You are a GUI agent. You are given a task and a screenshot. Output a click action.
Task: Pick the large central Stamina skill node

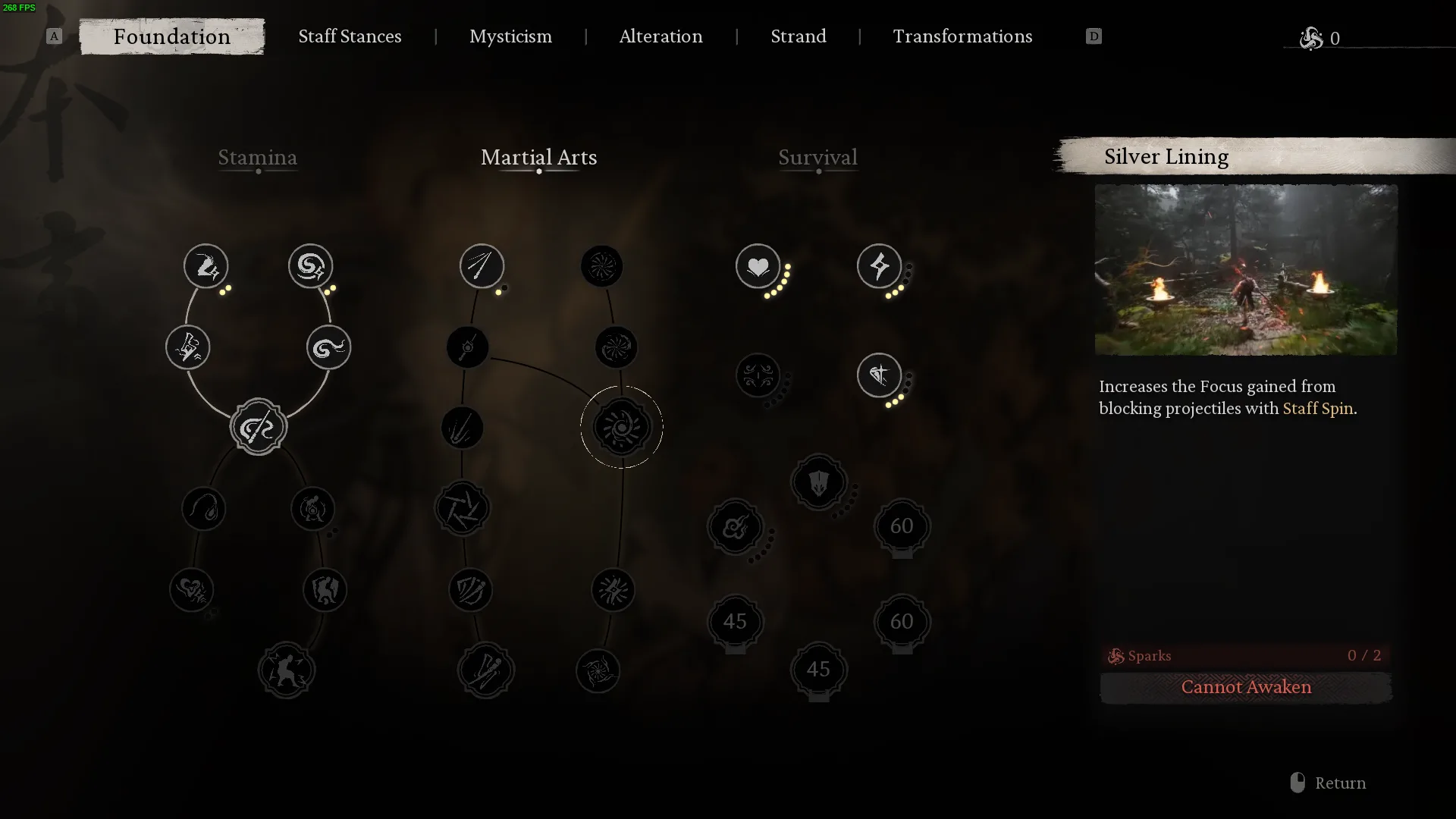pos(258,427)
